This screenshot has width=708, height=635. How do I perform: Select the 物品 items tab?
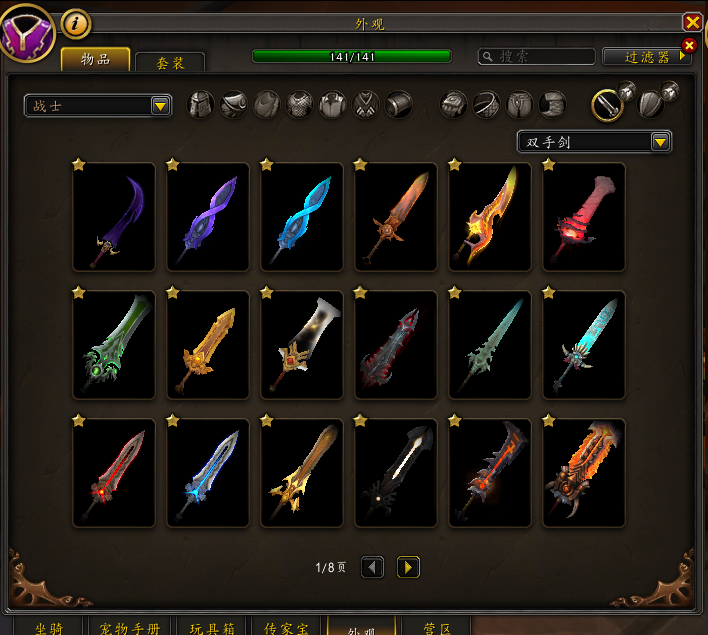95,59
